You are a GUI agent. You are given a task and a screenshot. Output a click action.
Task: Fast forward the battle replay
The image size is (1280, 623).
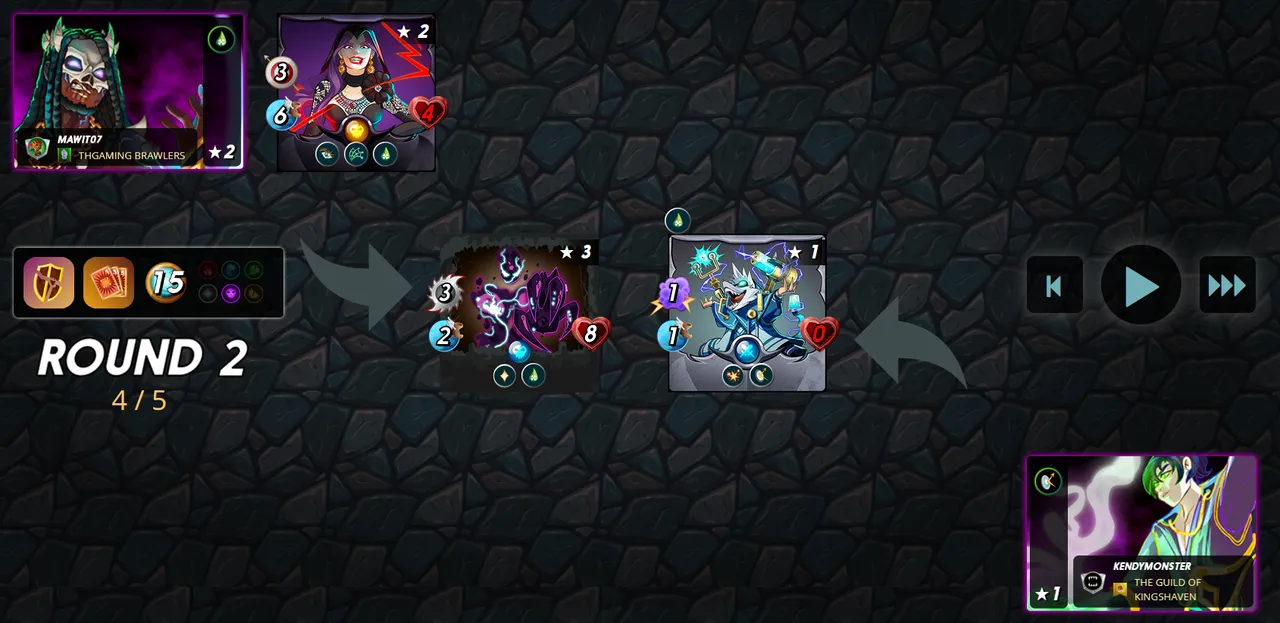coord(1227,286)
